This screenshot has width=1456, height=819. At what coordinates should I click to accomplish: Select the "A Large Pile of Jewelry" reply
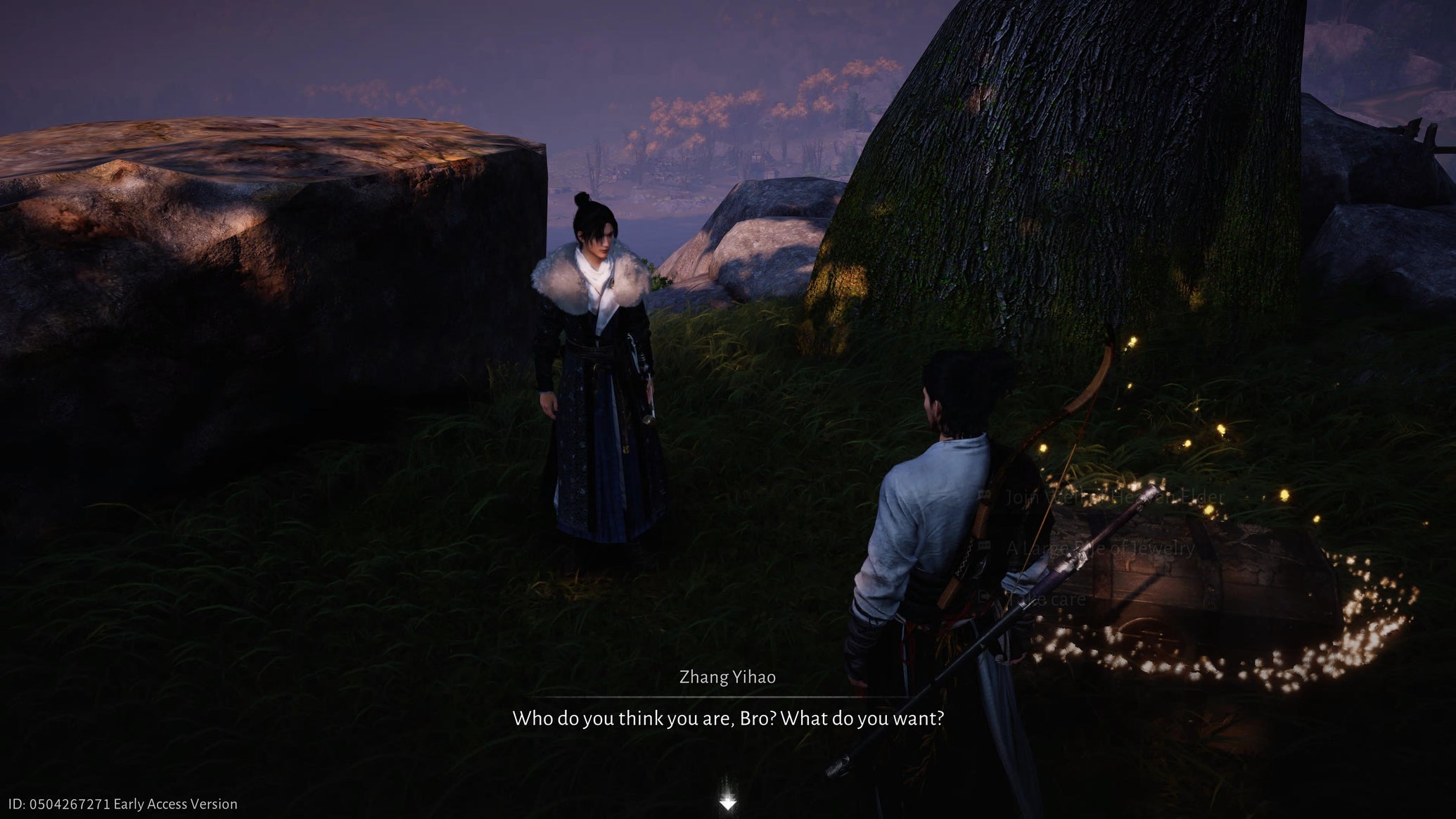[1099, 548]
